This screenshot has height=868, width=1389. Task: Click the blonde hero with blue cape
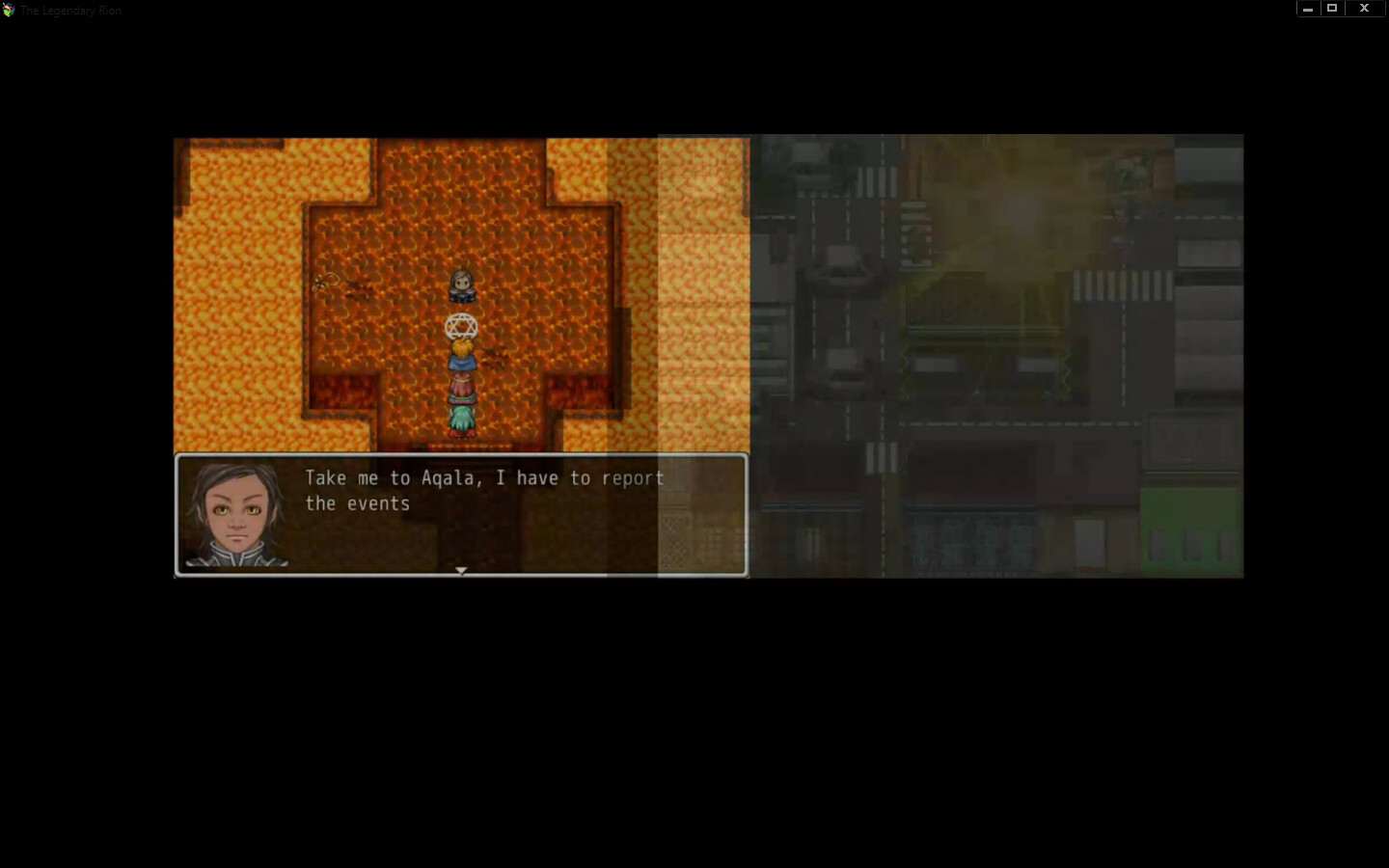462,354
